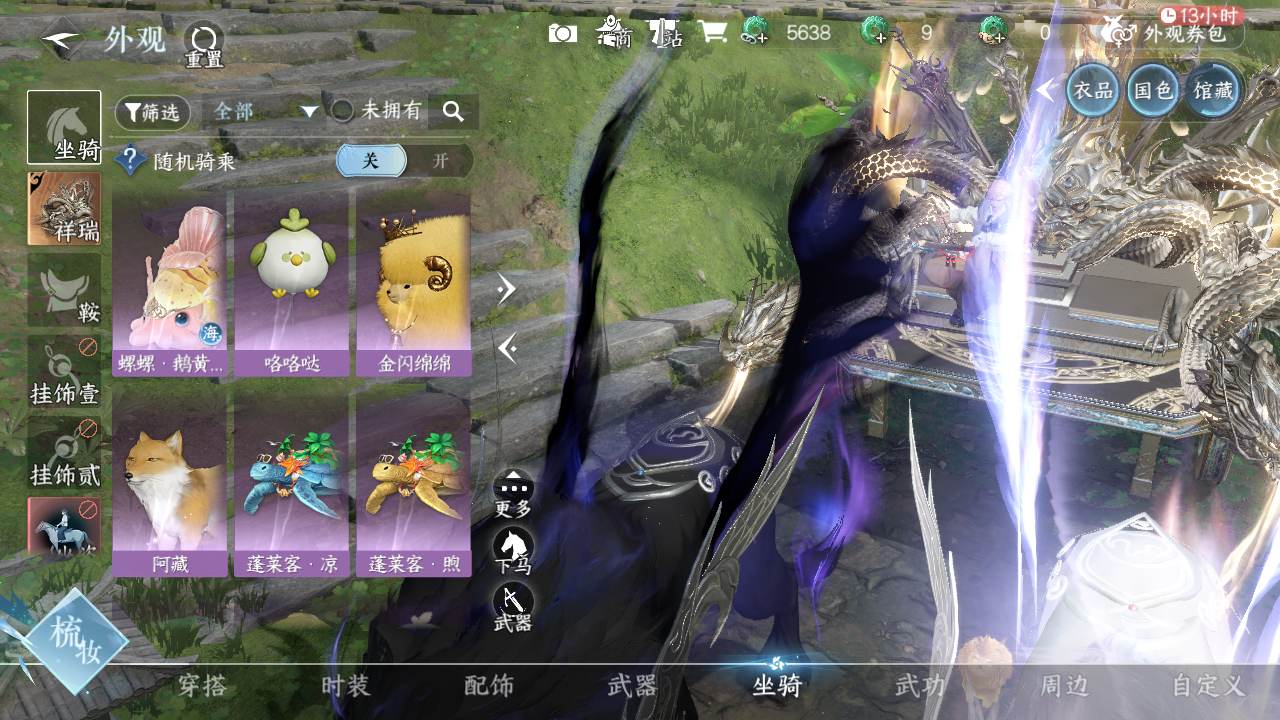Toggle the 武器 weapon display button

513,607
